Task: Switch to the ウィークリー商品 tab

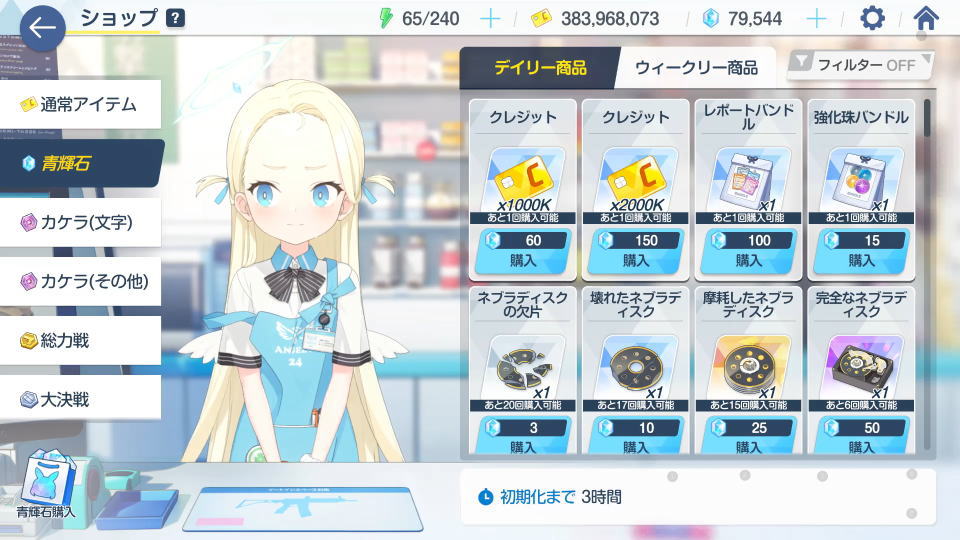Action: 698,68
